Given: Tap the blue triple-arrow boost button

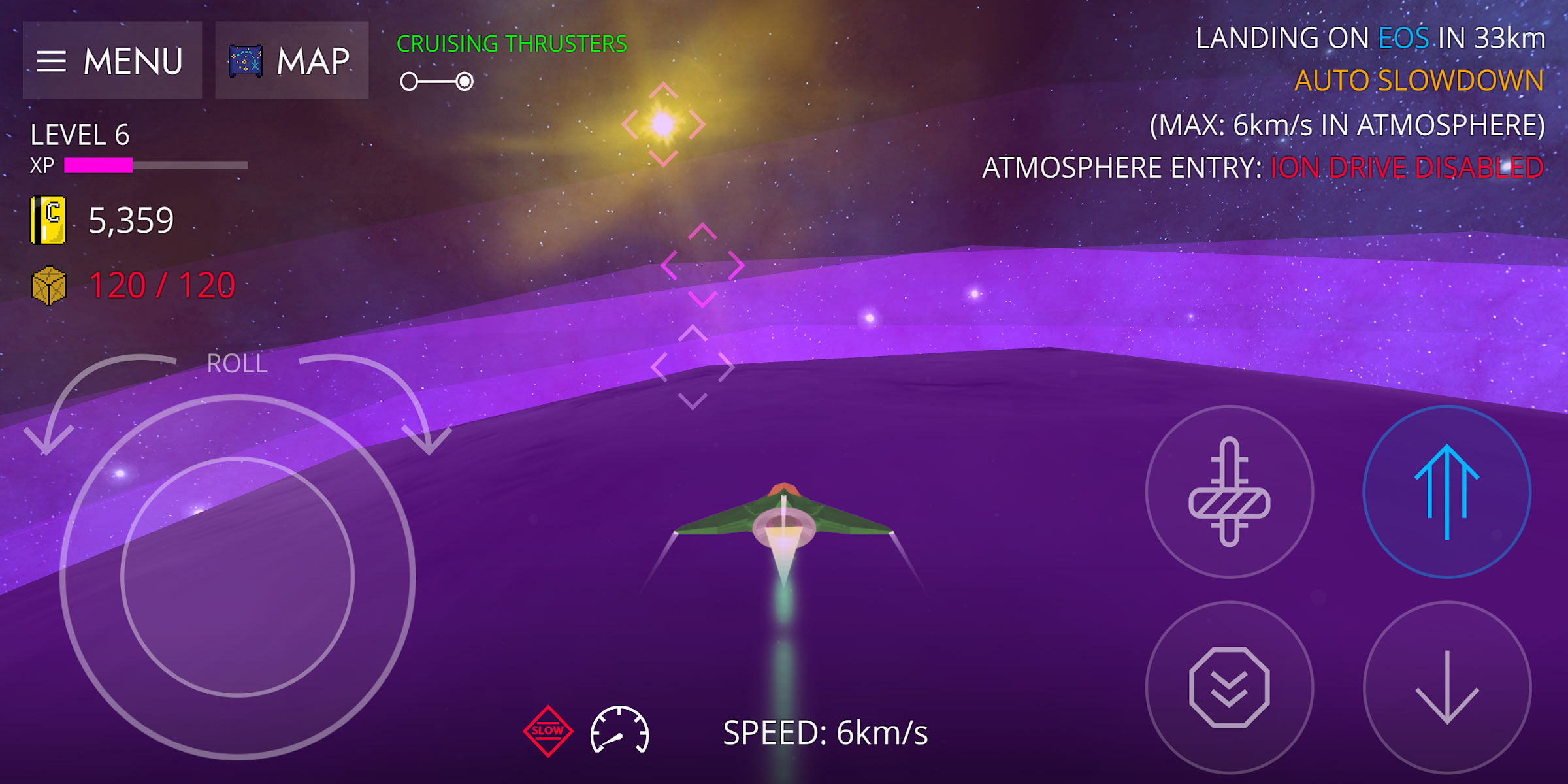Looking at the screenshot, I should [x=1446, y=491].
